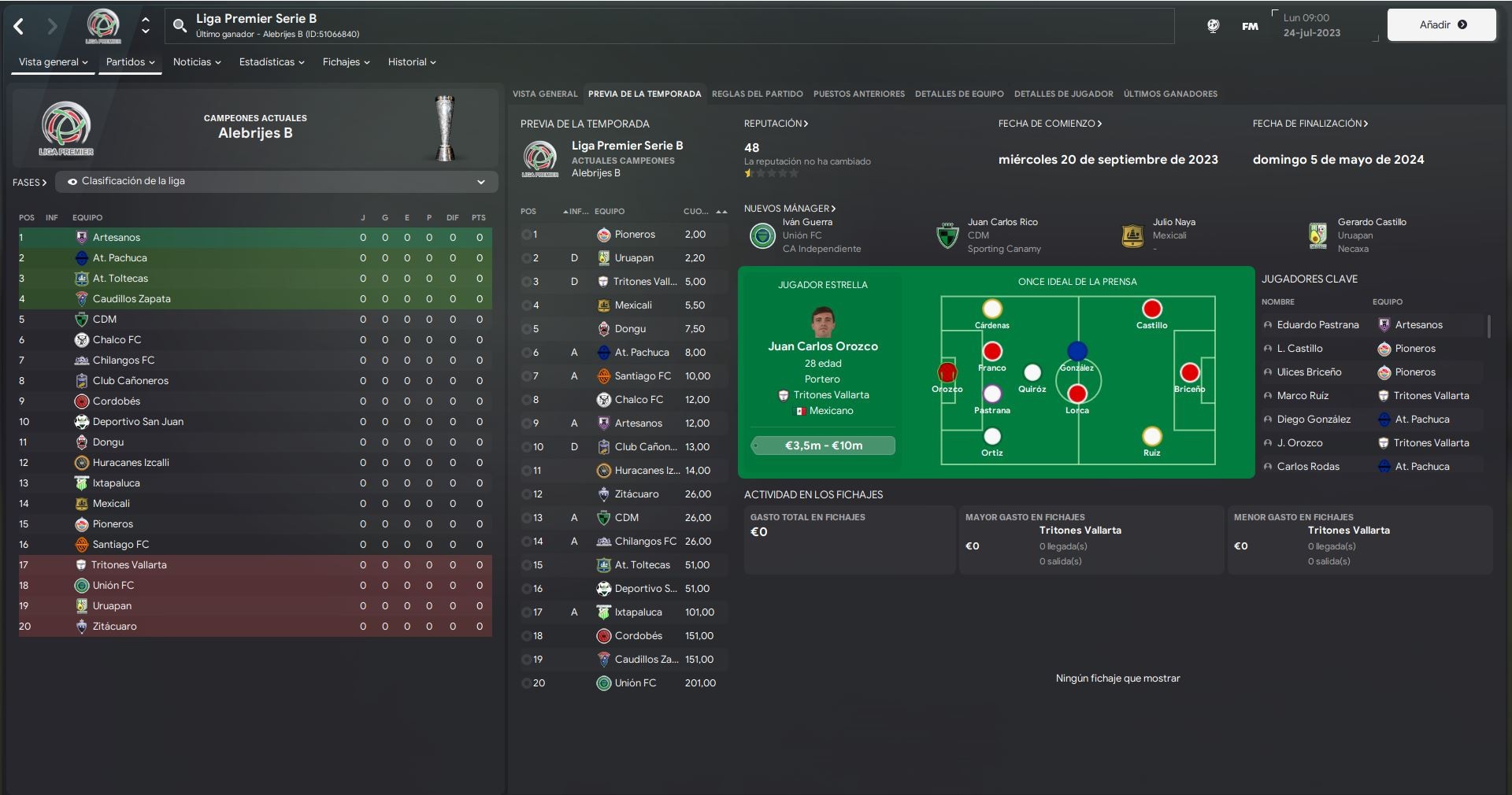This screenshot has height=795, width=1512.
Task: Select Artesanos in the league table
Action: [x=117, y=238]
